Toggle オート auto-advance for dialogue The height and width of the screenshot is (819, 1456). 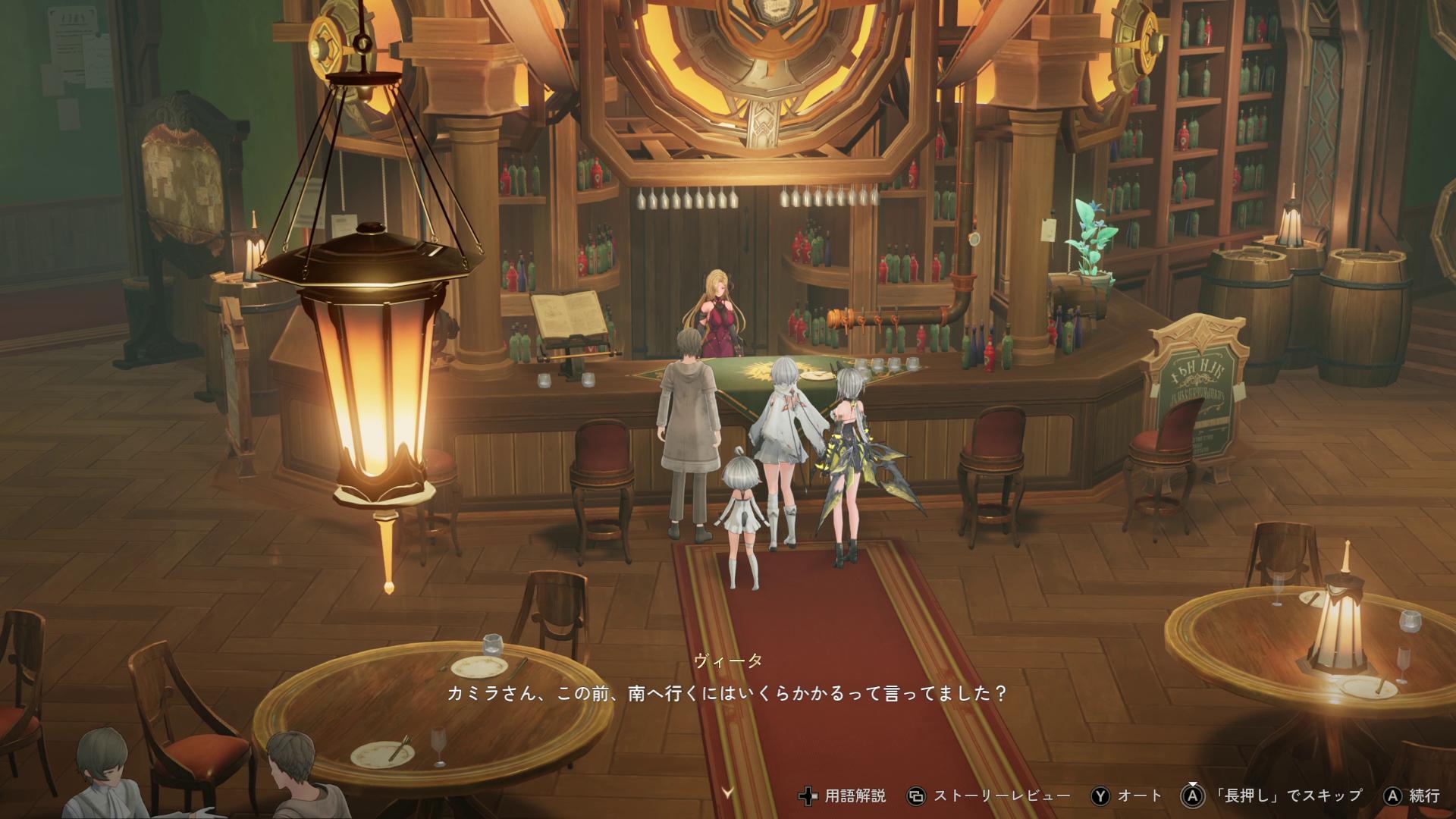point(1127,795)
